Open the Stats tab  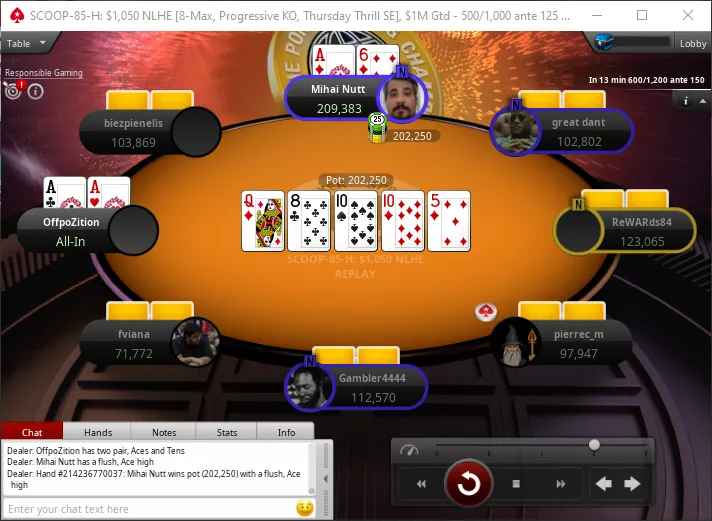[x=226, y=432]
